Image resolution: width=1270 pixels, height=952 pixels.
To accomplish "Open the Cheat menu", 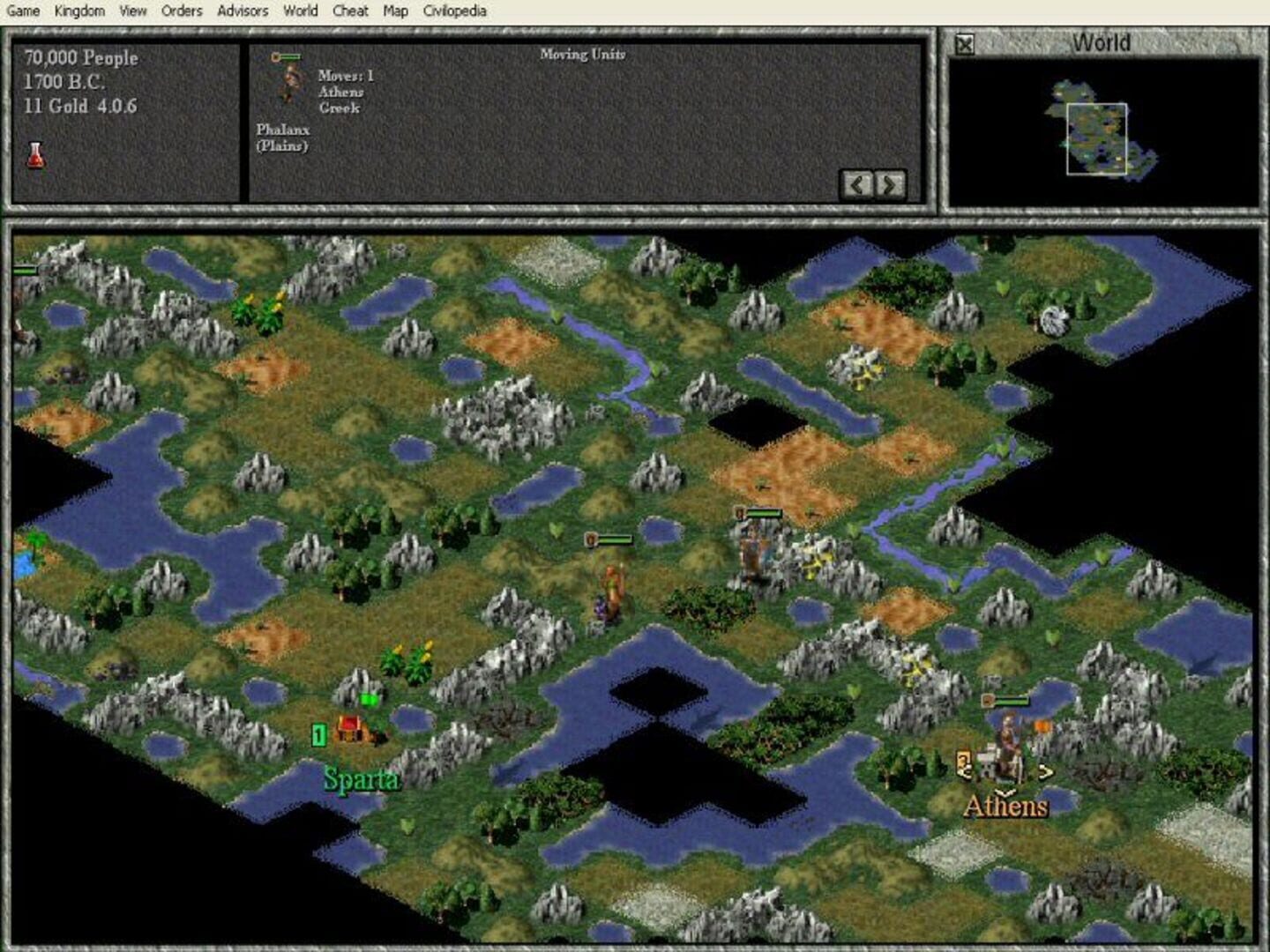I will click(348, 11).
